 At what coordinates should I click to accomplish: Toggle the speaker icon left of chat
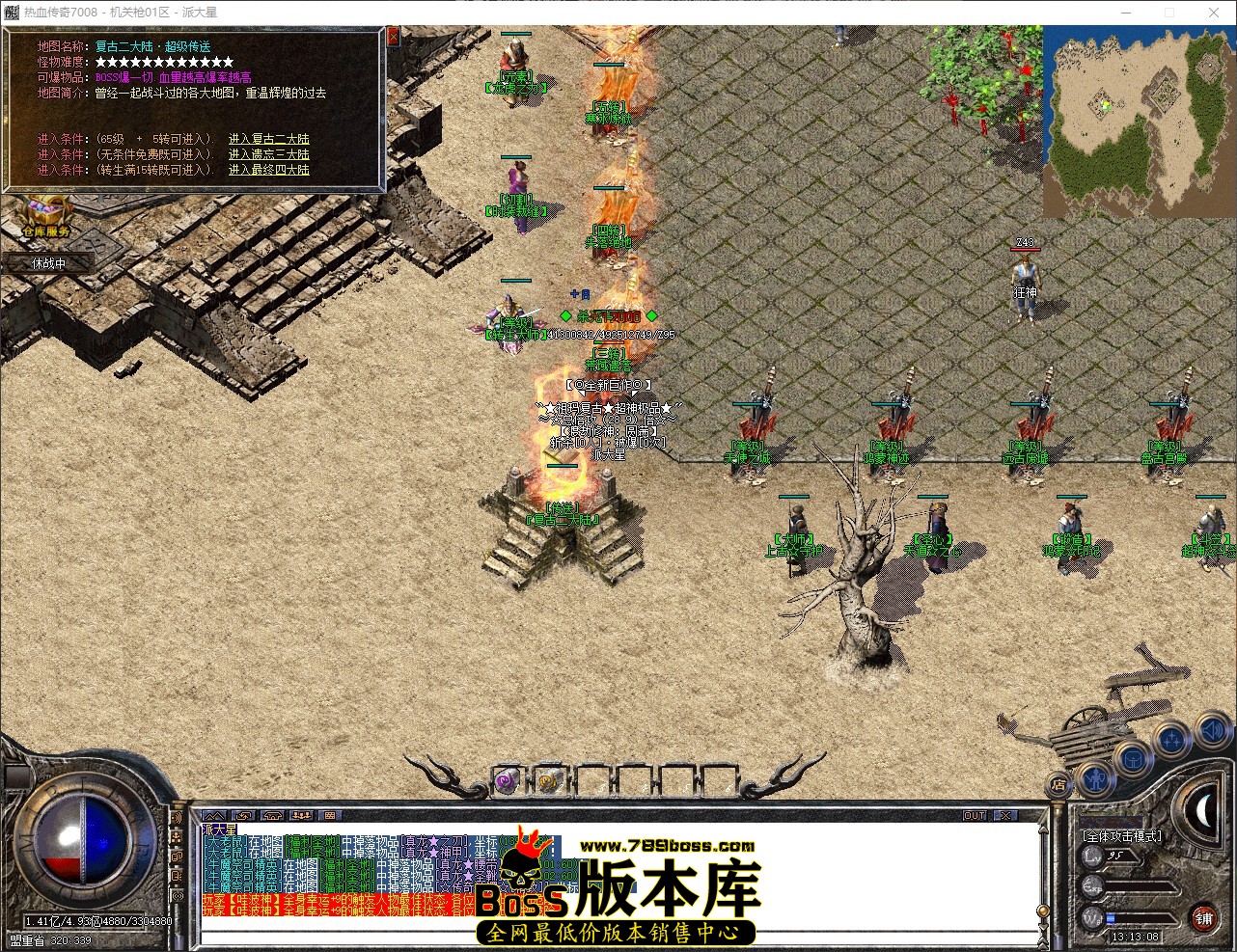(x=177, y=819)
